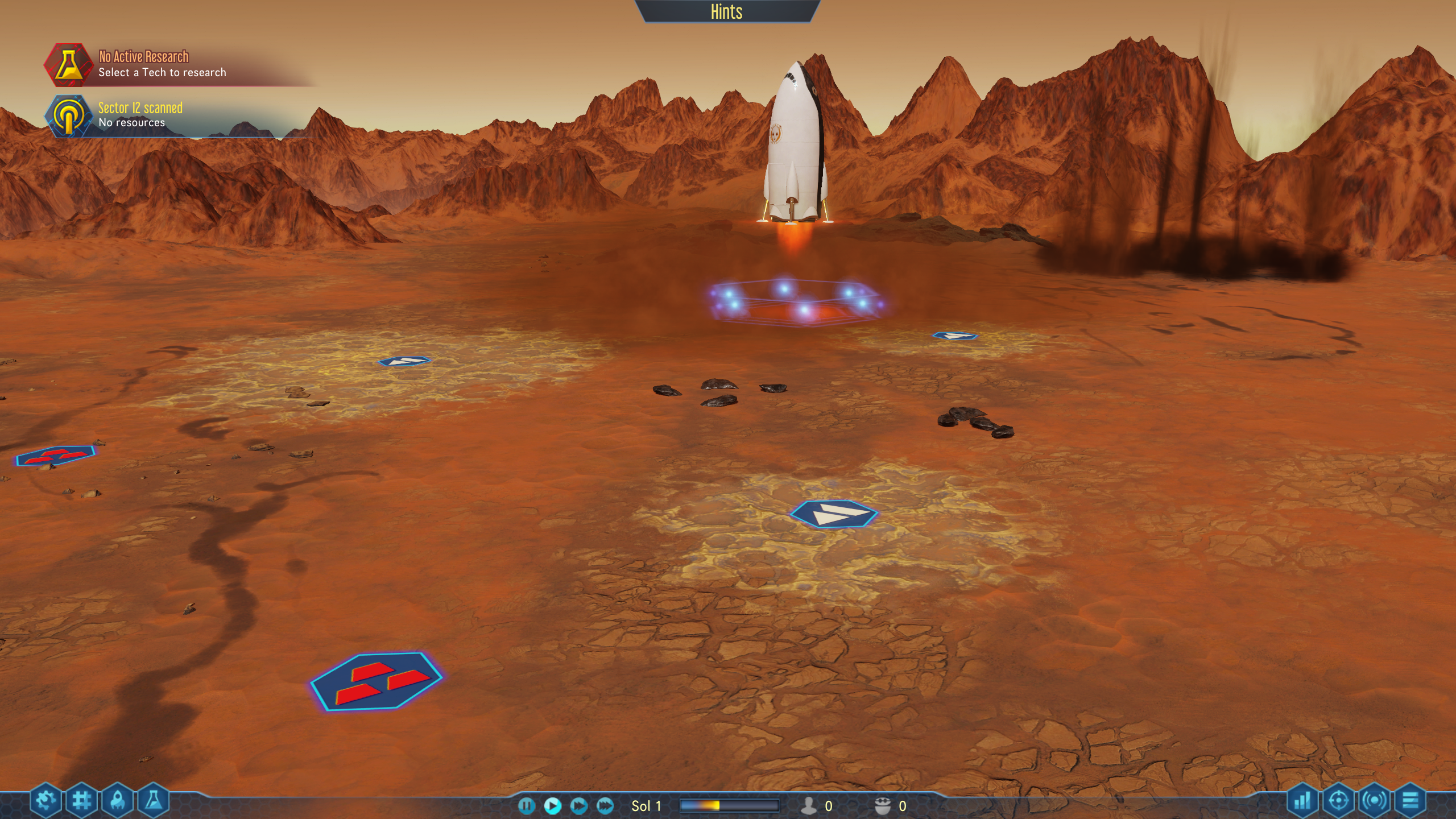This screenshot has height=819, width=1456.
Task: Switch to double fast-forward speed
Action: pos(578,805)
